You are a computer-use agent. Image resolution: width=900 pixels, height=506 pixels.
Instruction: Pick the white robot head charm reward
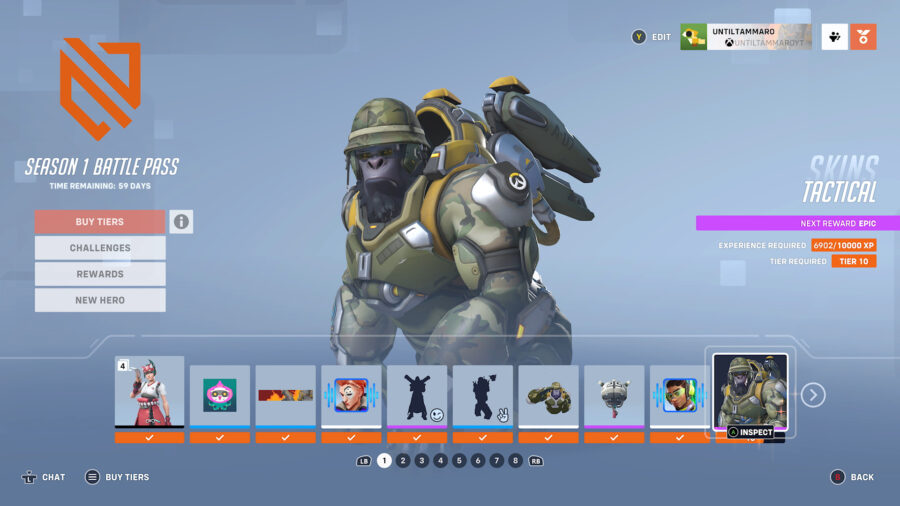(x=614, y=396)
